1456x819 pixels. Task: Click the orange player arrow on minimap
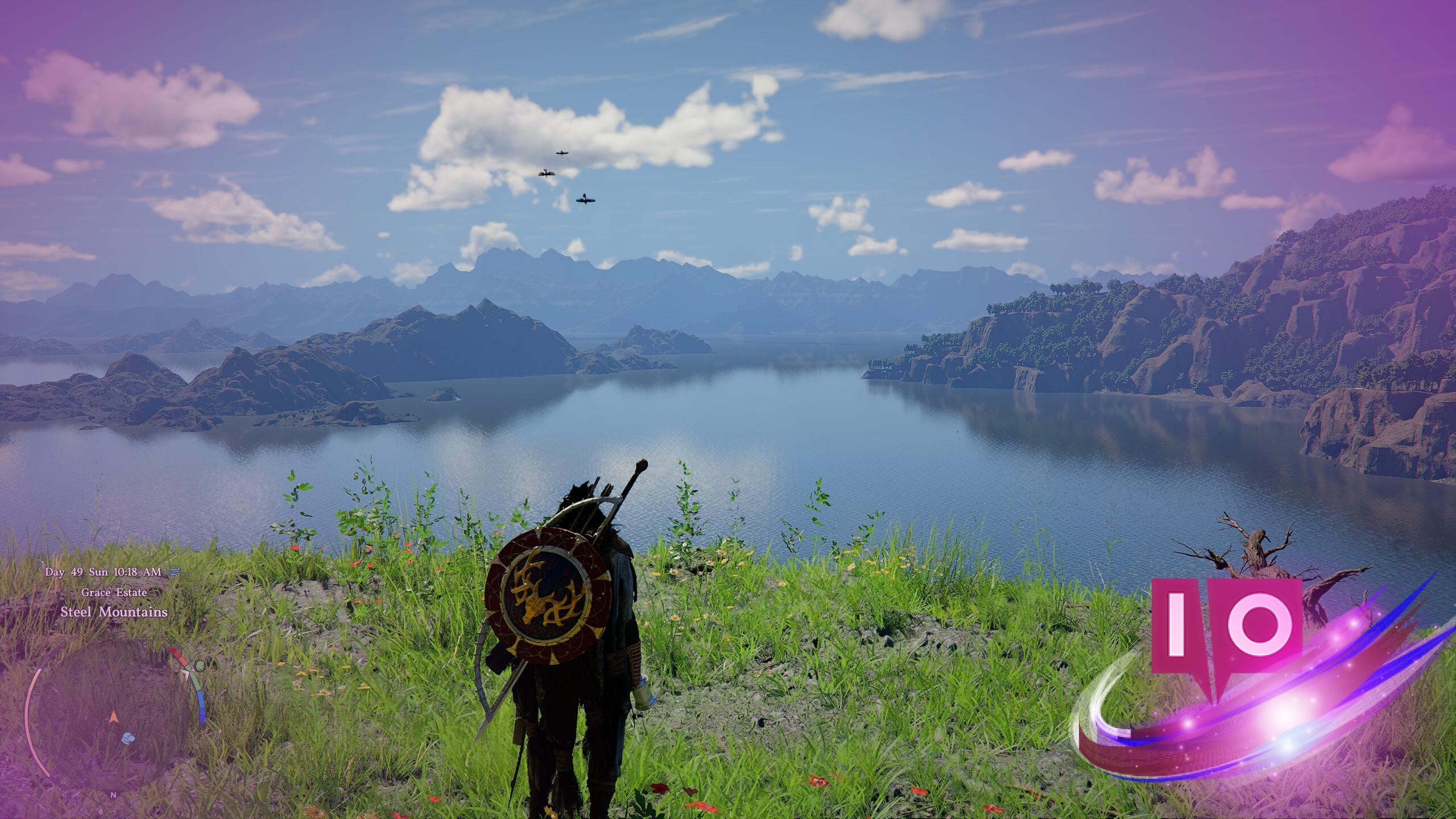[113, 718]
